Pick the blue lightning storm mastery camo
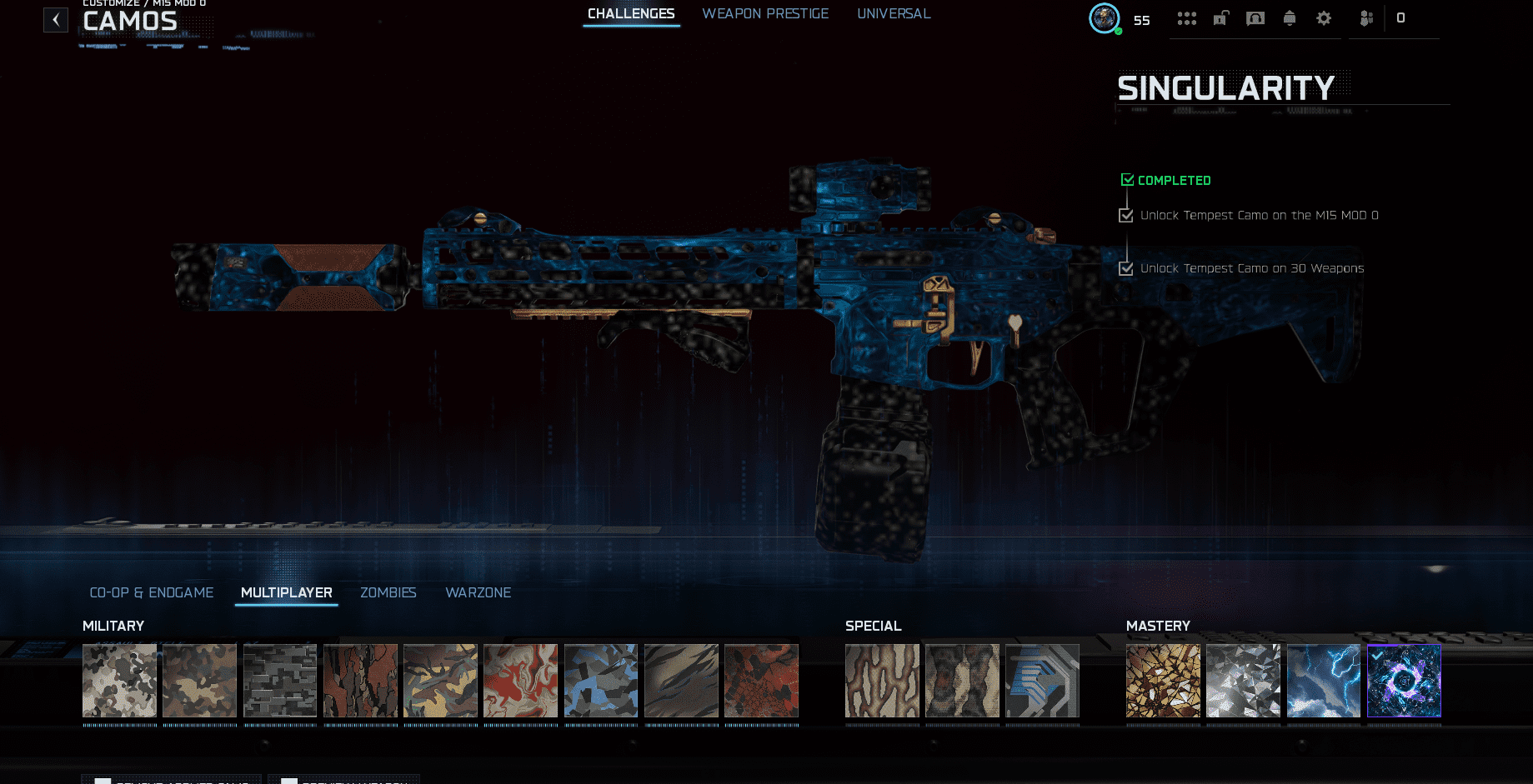Screen dimensions: 1533x784 pos(1323,681)
